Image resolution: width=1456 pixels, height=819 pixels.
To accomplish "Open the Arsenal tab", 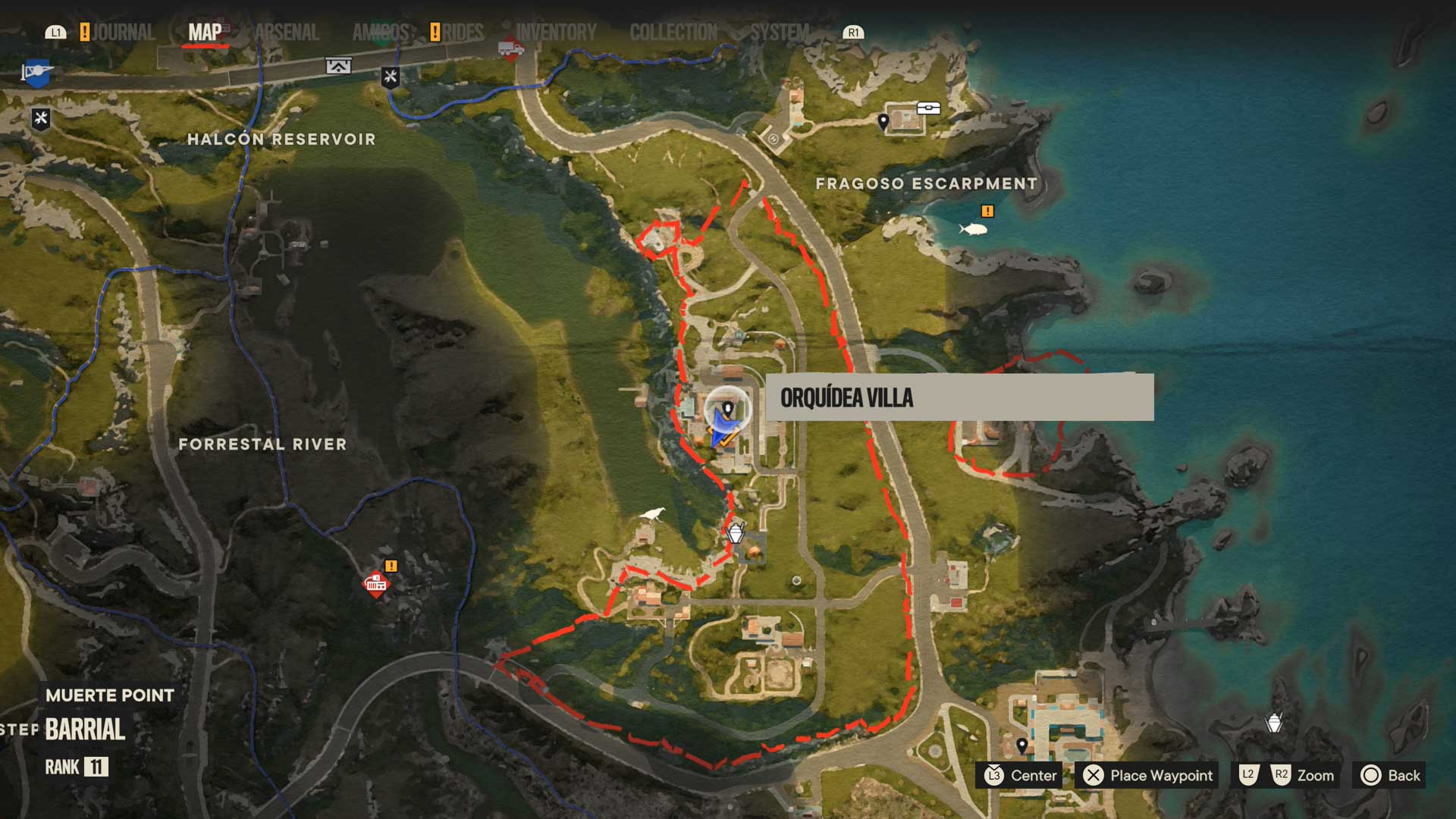I will [x=287, y=33].
